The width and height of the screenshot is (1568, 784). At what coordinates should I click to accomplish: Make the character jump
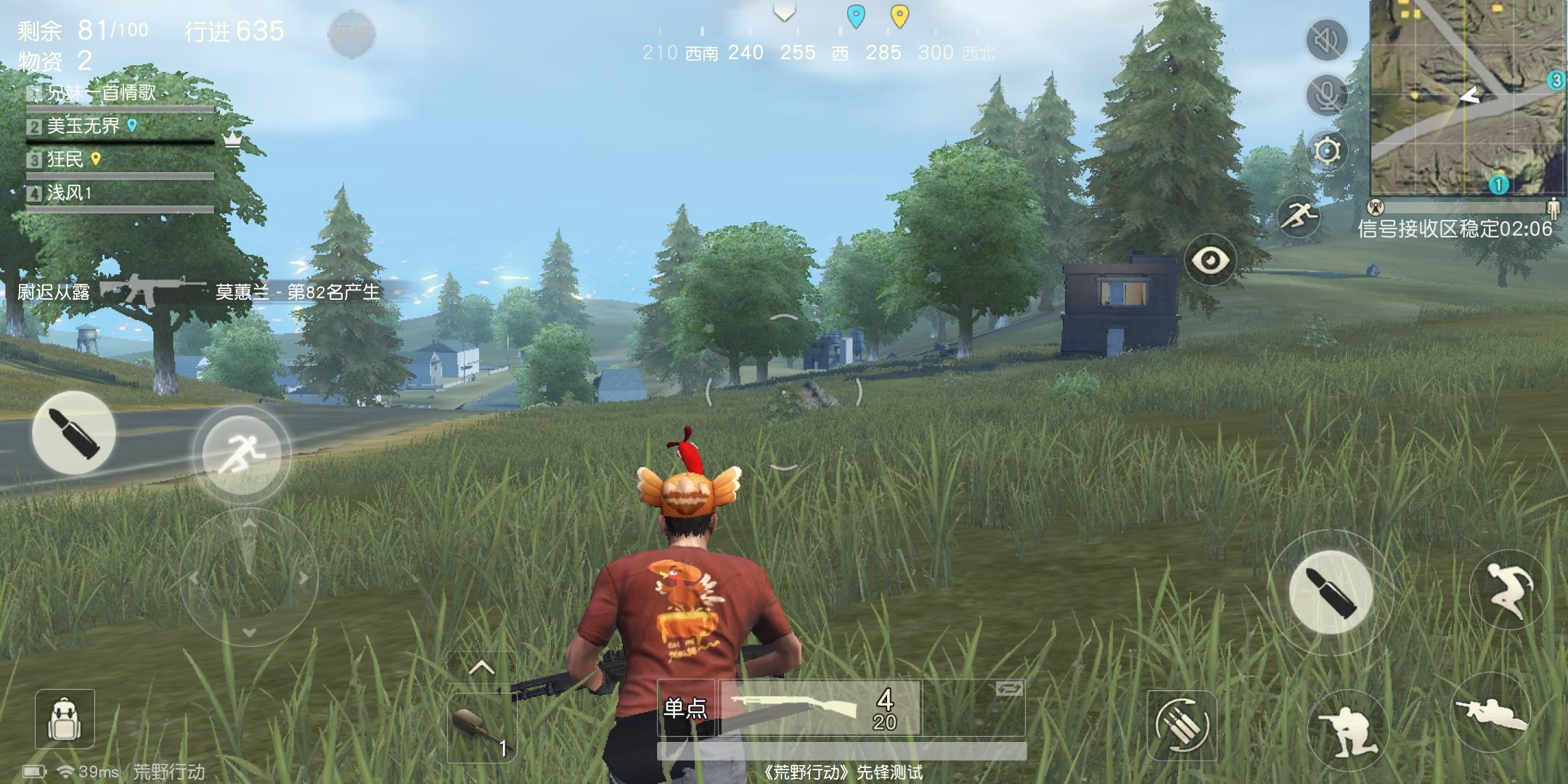pos(1509,590)
